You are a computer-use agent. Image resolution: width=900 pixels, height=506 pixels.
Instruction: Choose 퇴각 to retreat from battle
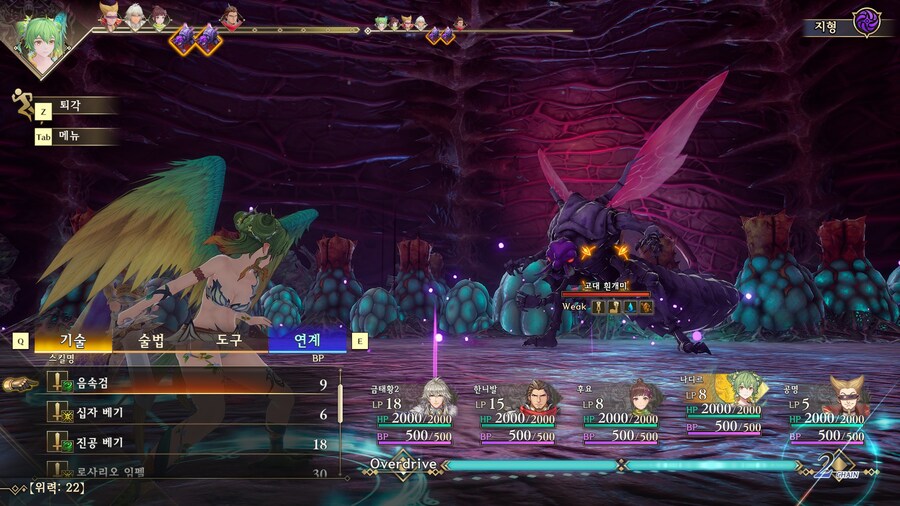70,106
